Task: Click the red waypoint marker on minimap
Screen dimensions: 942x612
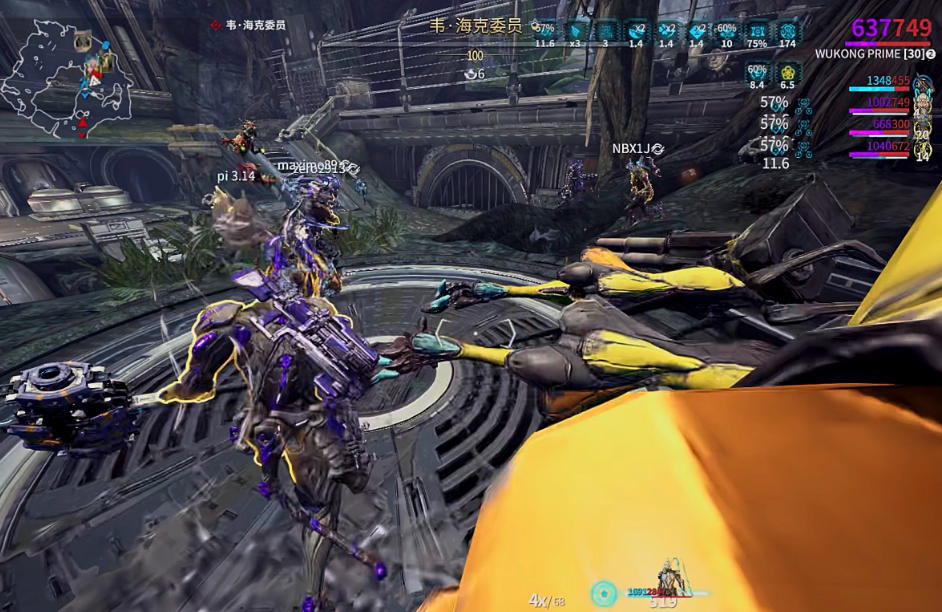Action: pyautogui.click(x=80, y=127)
